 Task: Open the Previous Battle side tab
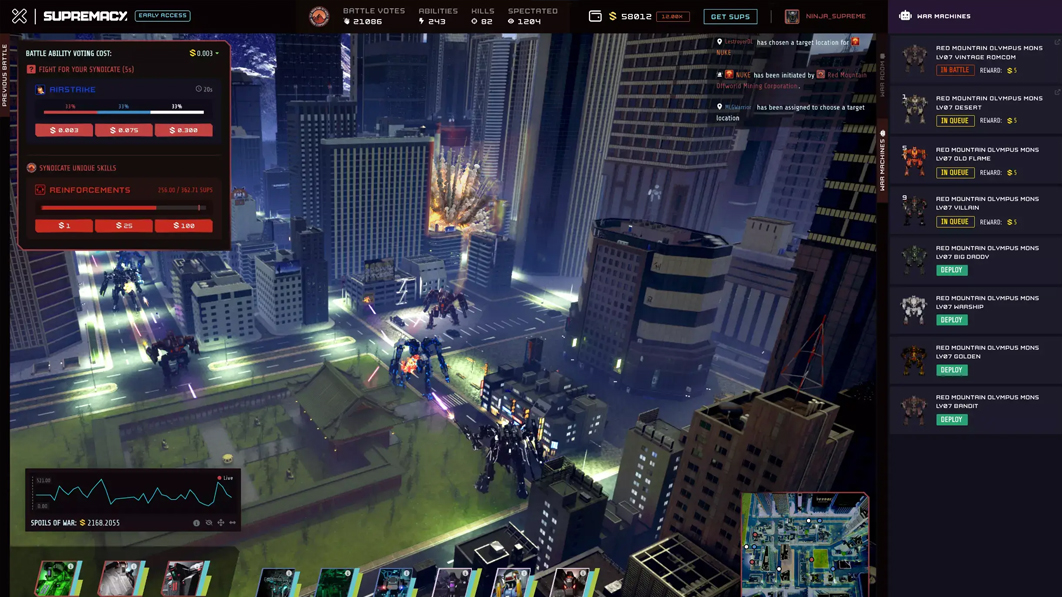pyautogui.click(x=5, y=75)
